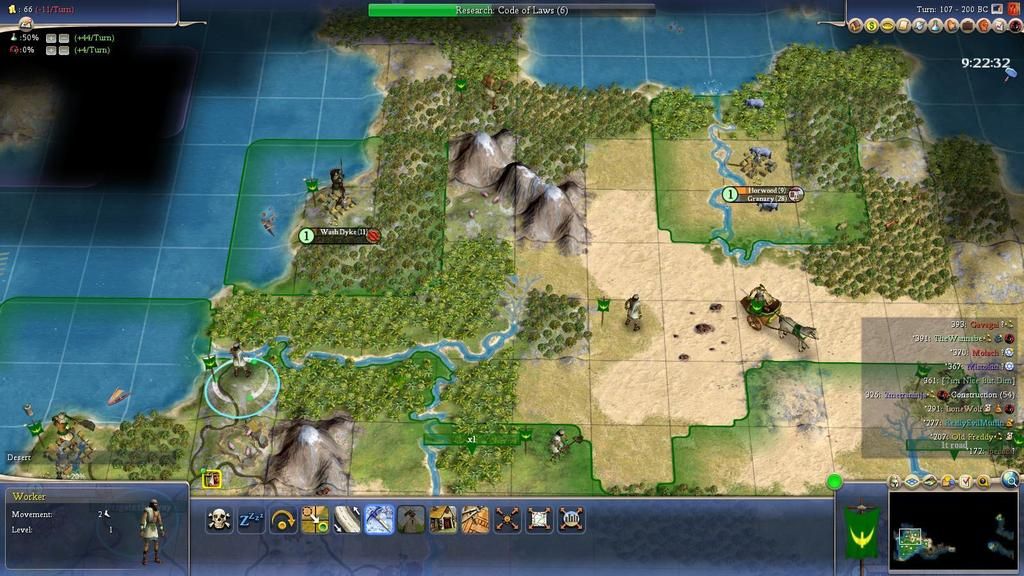Open the finance advisor dollar icon
This screenshot has height=576, width=1024.
tap(871, 26)
